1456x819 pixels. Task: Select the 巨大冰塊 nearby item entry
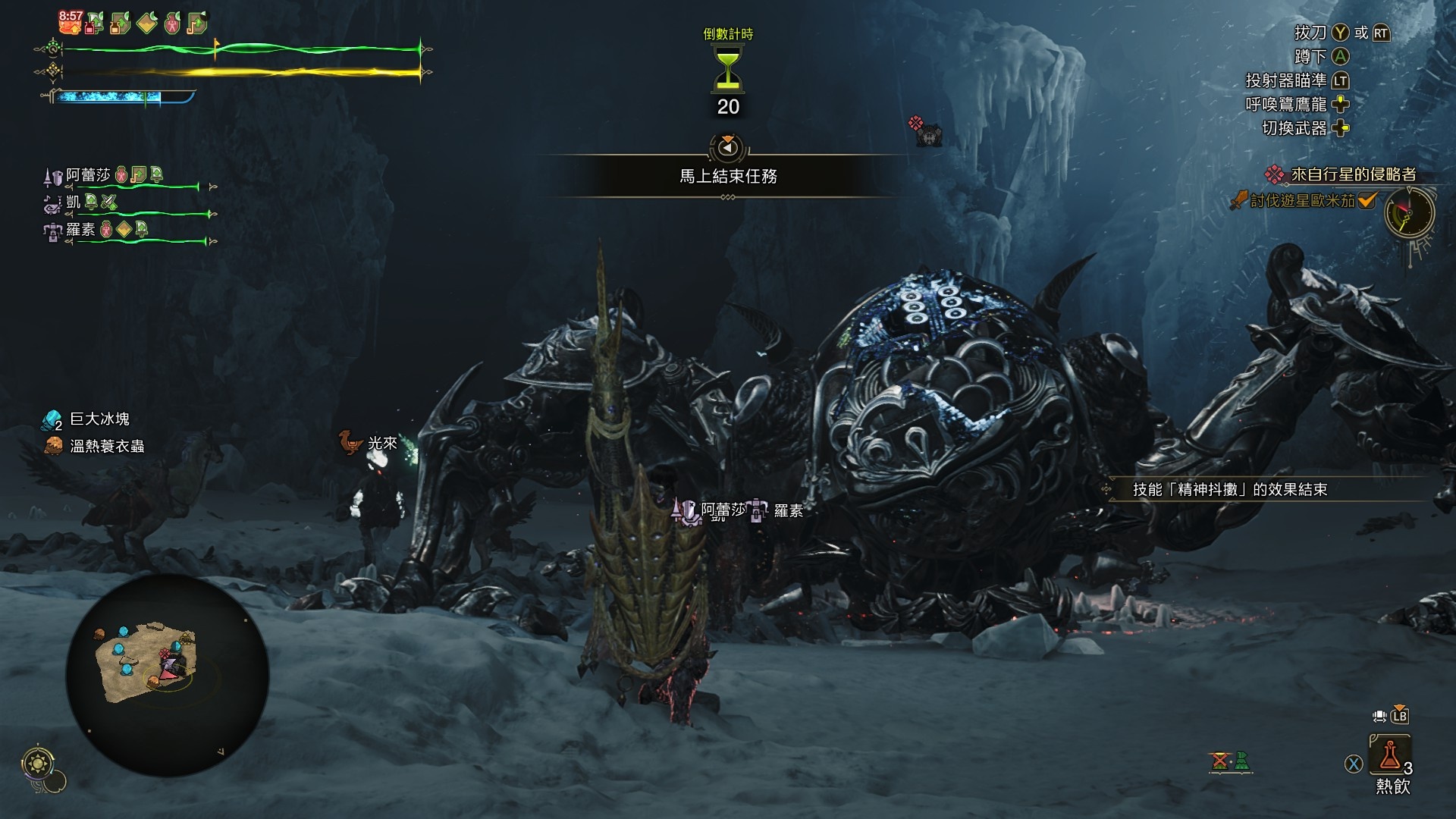tap(99, 419)
